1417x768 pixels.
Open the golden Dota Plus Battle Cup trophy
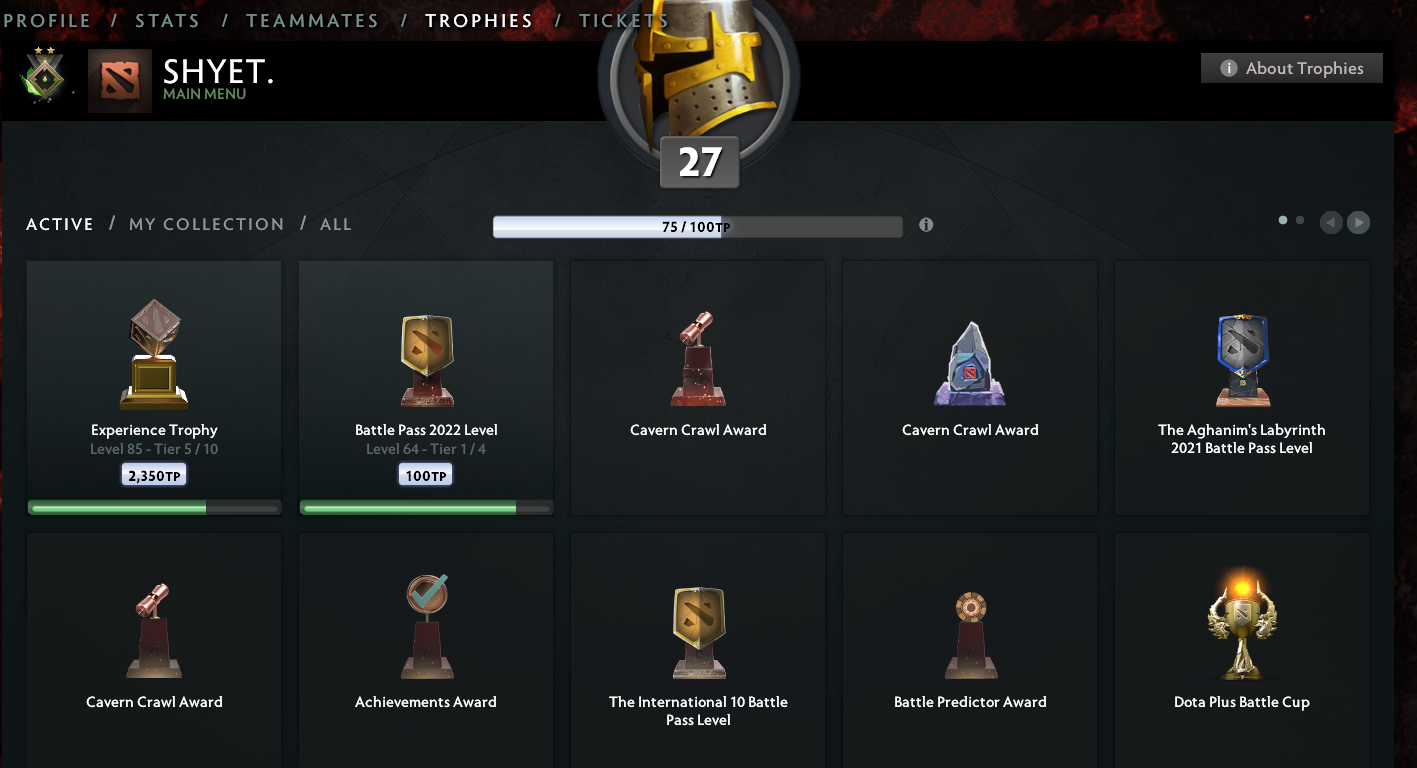[1241, 625]
